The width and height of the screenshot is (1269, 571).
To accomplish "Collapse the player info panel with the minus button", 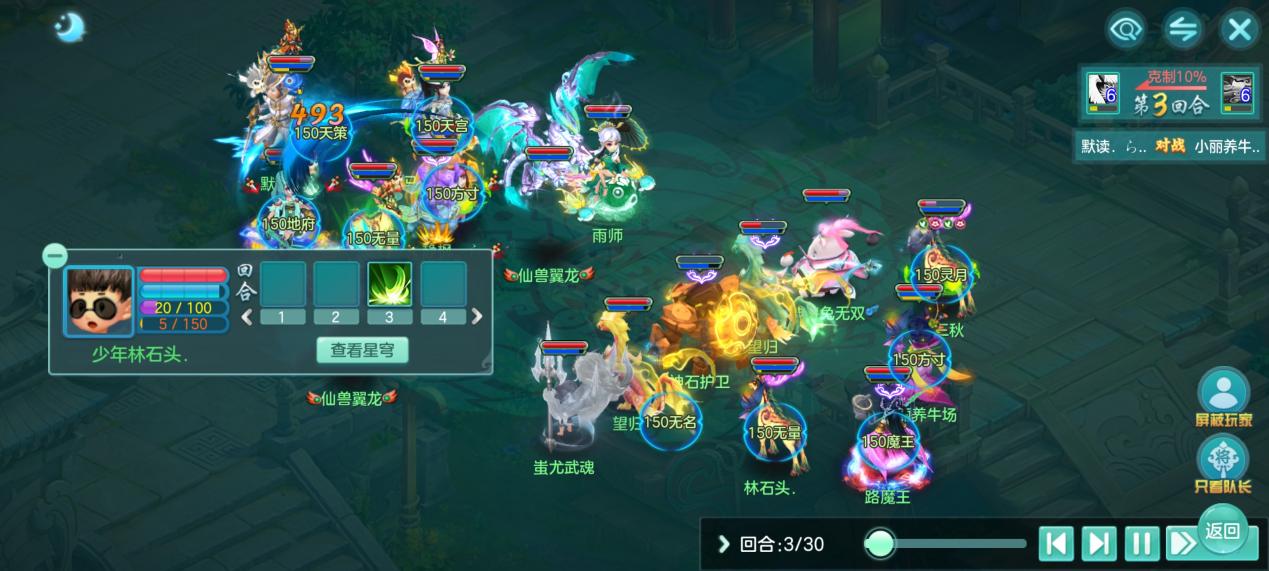I will pos(55,256).
